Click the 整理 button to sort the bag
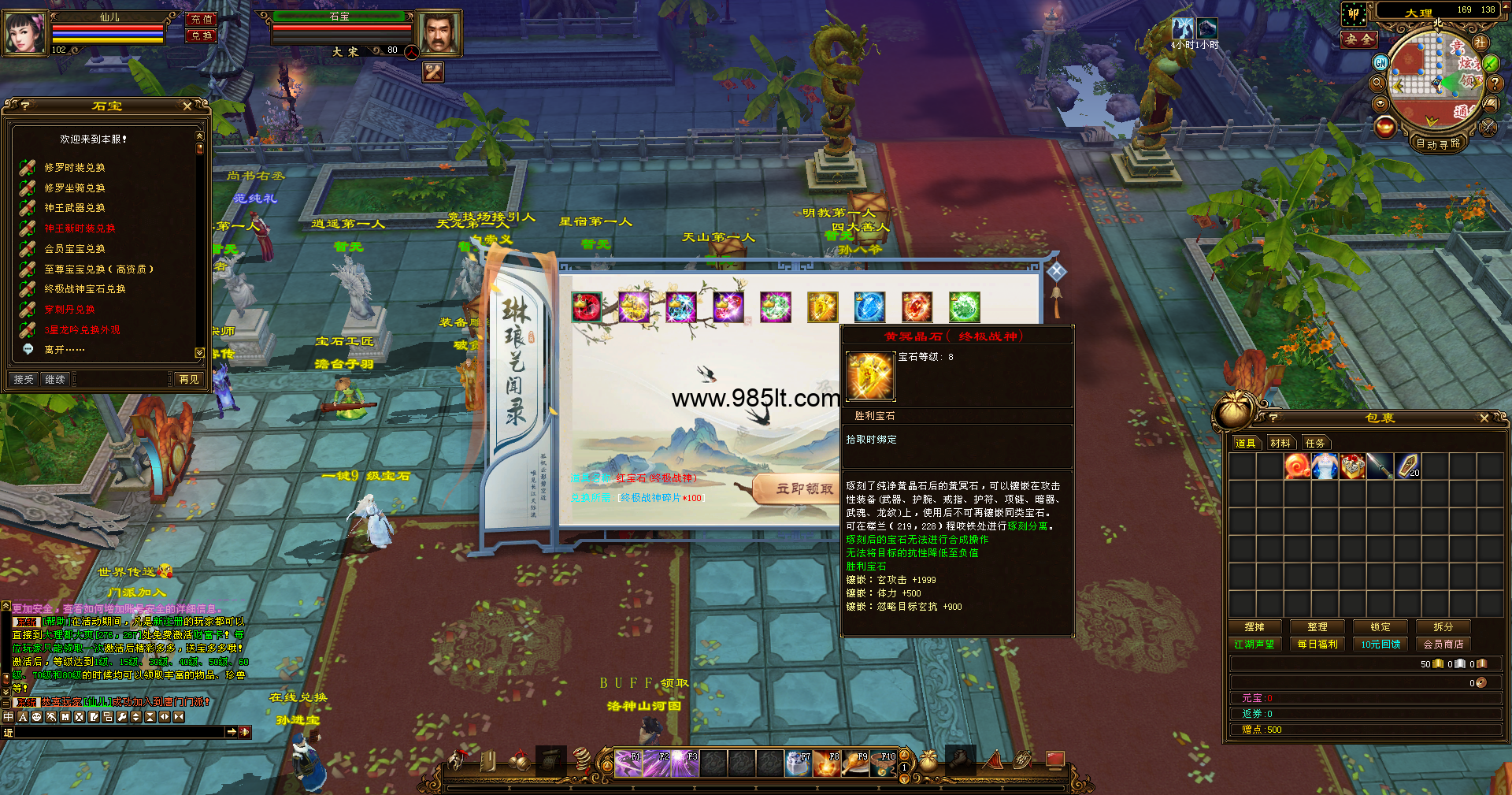 1317,627
